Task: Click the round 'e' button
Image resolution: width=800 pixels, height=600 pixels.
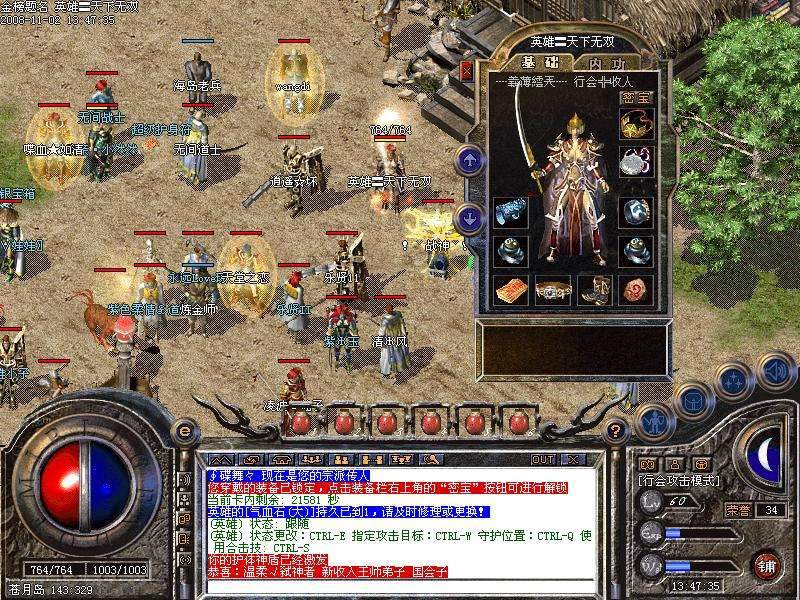Action: pos(183,431)
